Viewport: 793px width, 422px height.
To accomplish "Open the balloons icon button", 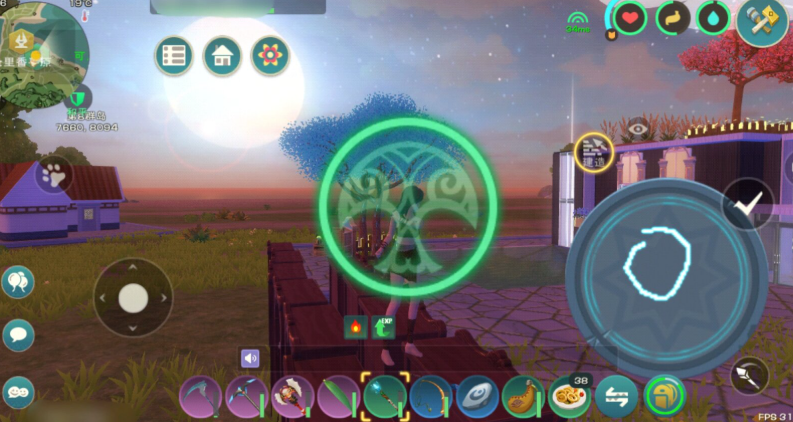I will (x=18, y=283).
